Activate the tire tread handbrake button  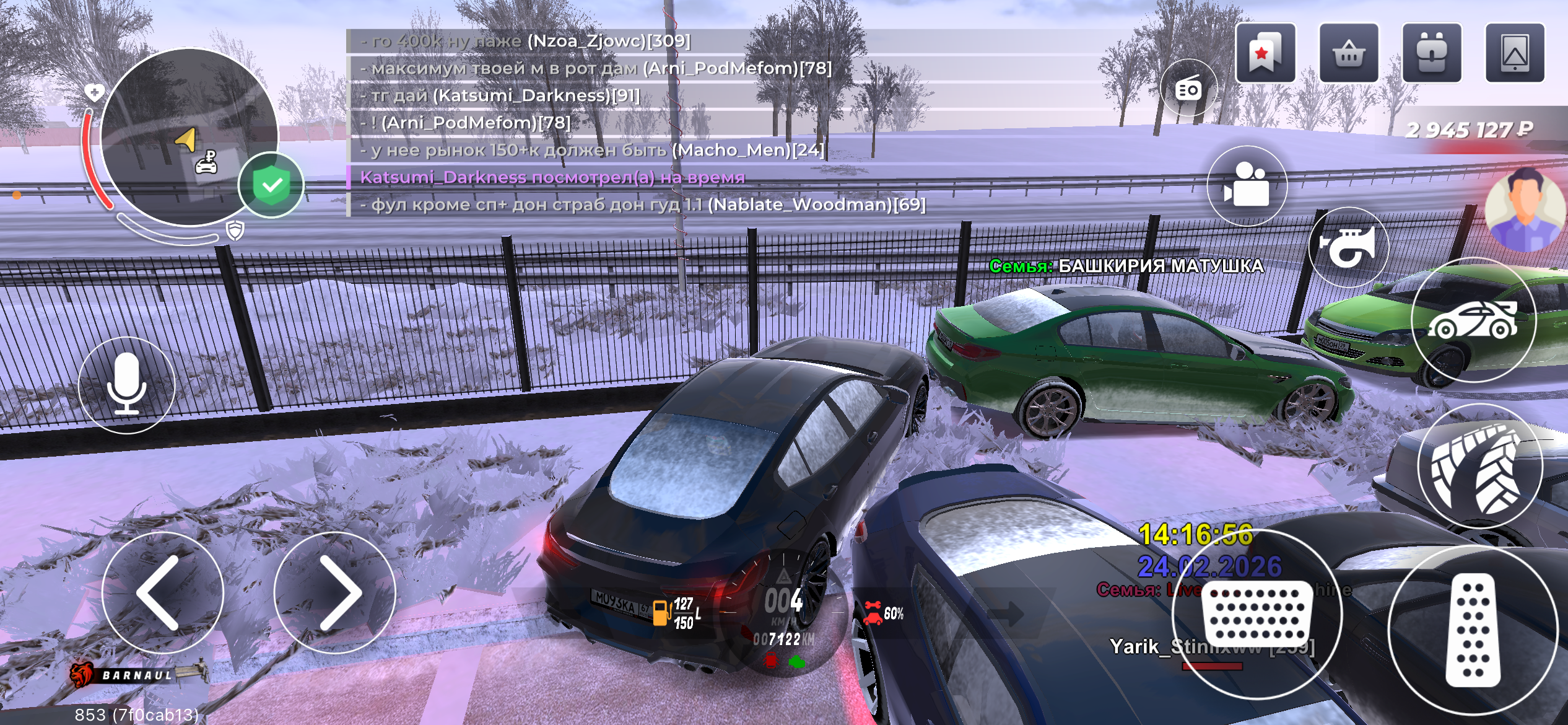pyautogui.click(x=1479, y=466)
